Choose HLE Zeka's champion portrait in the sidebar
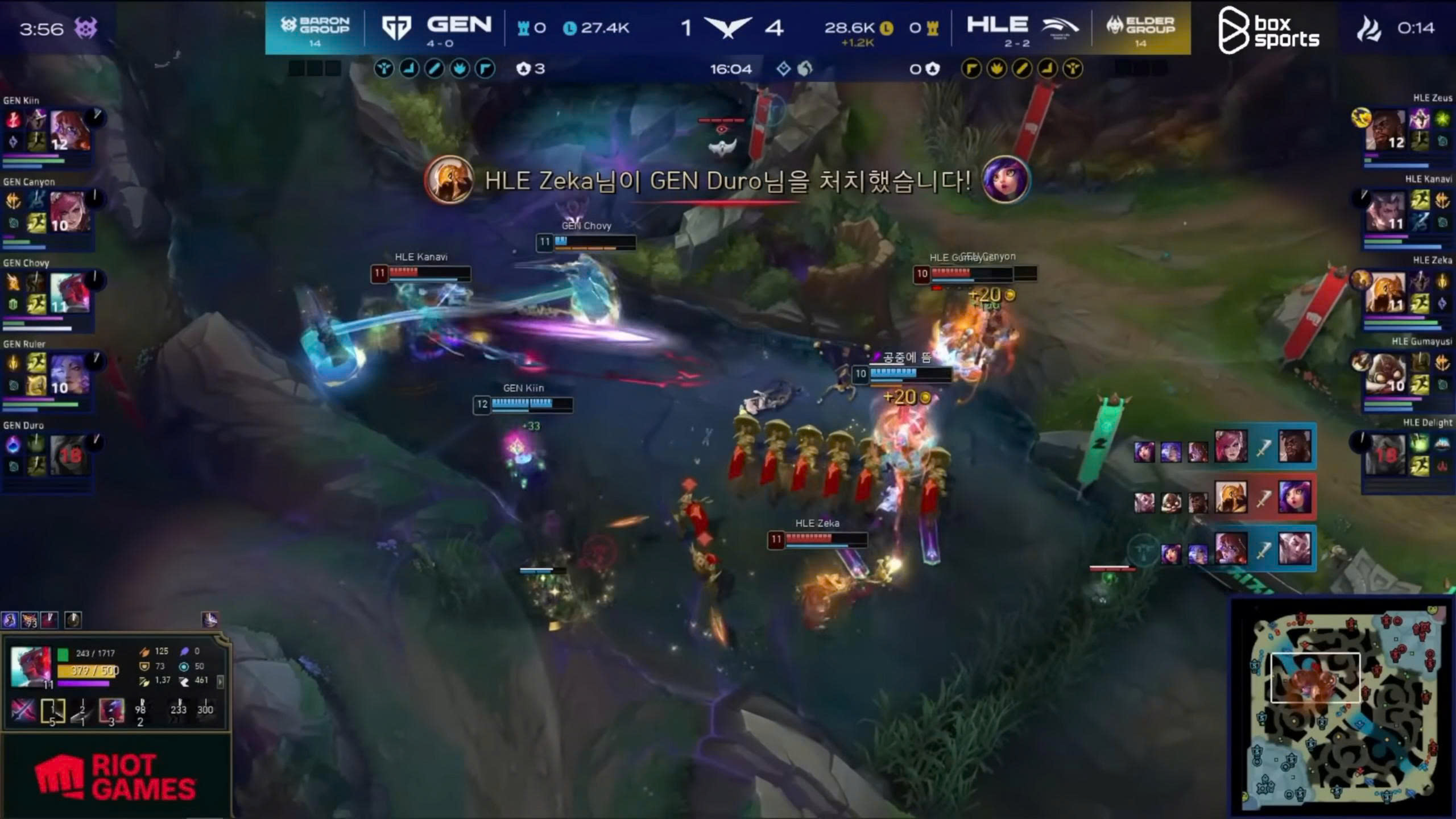The height and width of the screenshot is (819, 1456). tap(1385, 292)
